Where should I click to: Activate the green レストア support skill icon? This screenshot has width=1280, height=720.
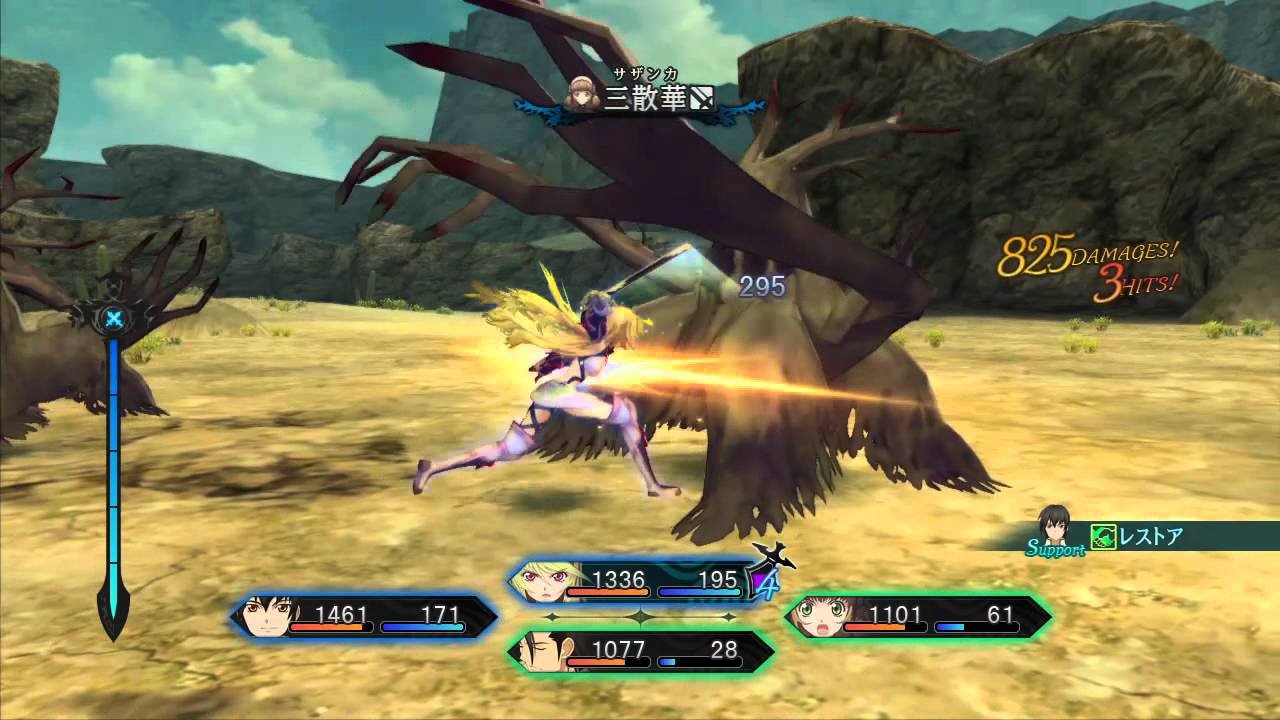coord(1103,537)
